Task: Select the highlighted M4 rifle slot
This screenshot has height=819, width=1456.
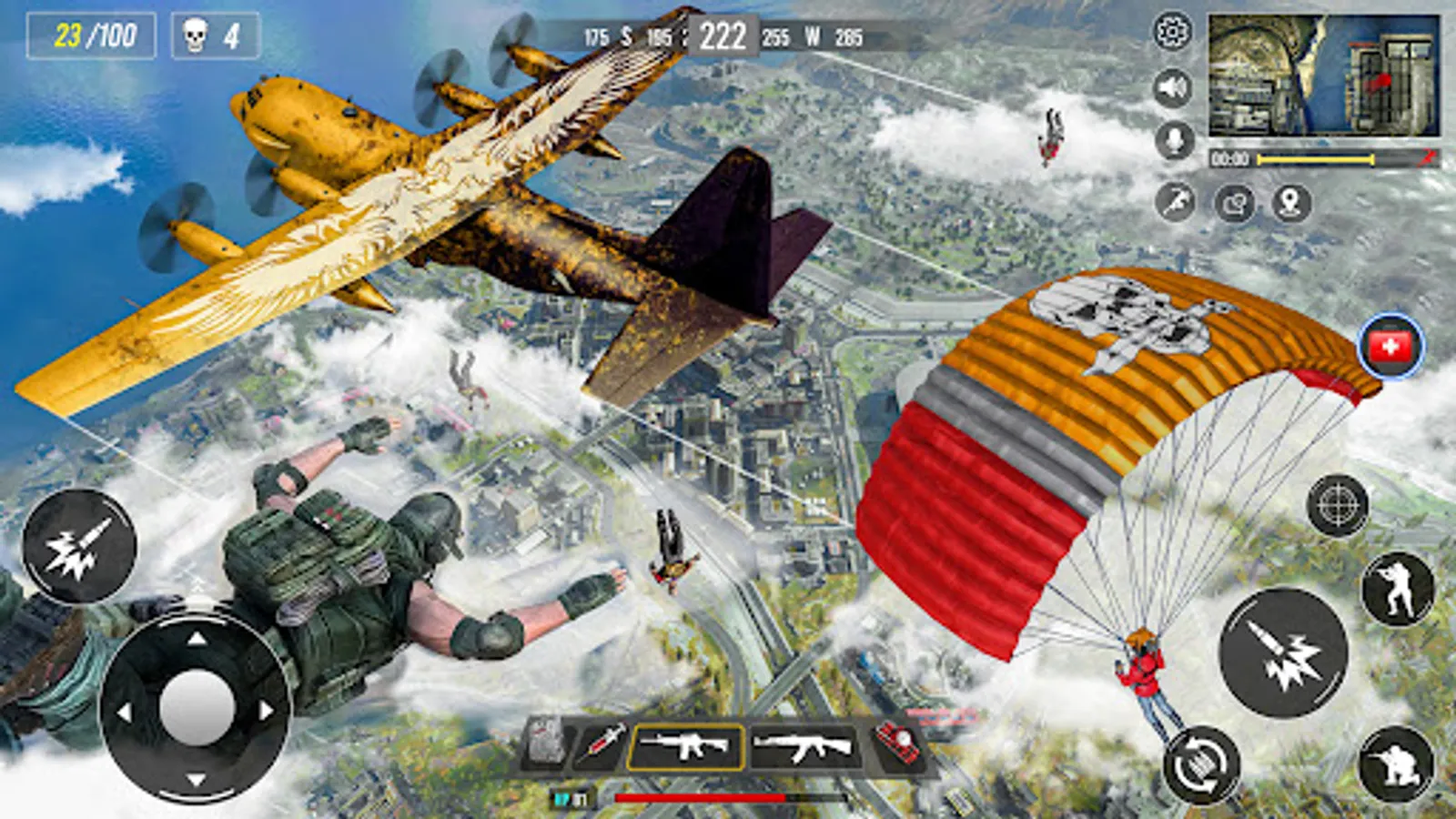Action: 685,746
